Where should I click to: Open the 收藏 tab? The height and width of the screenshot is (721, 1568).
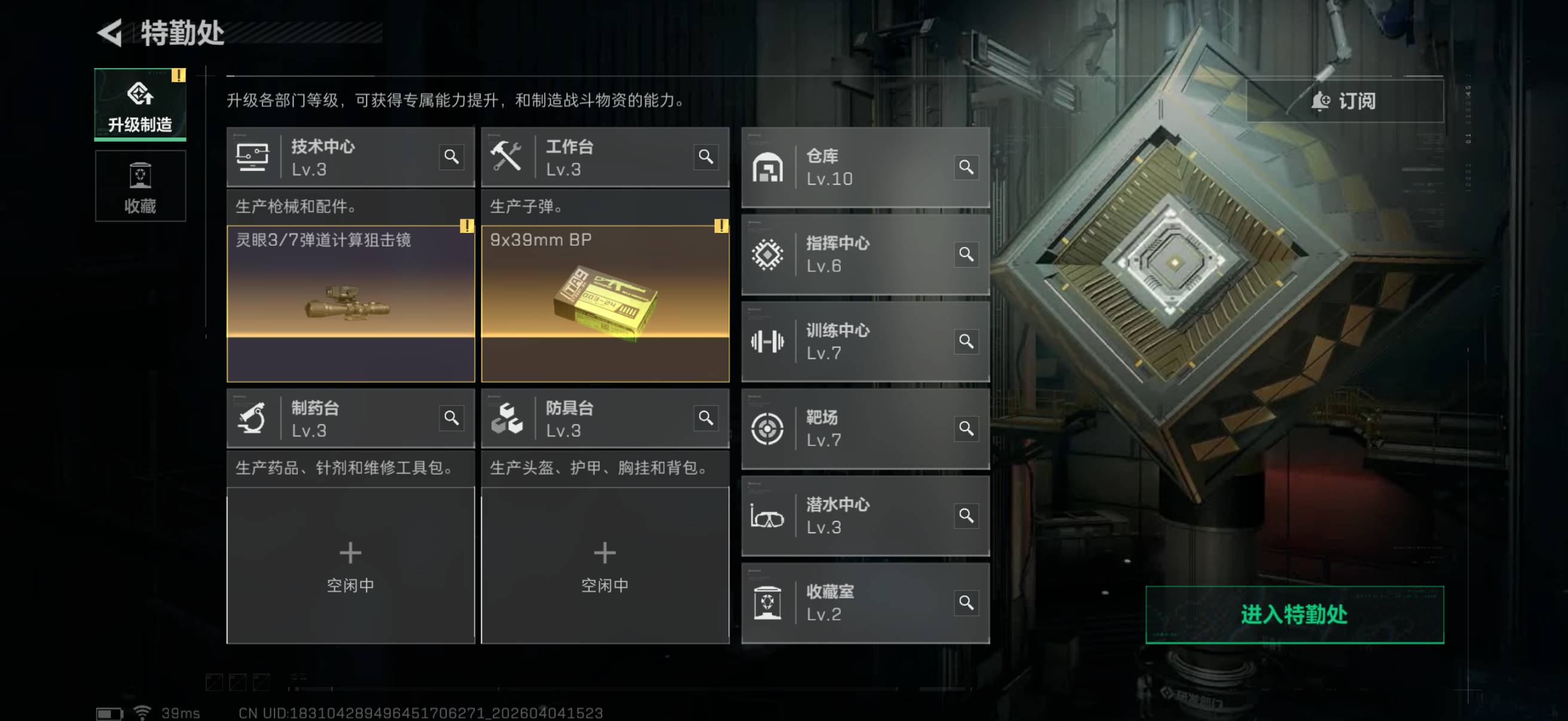click(x=140, y=186)
